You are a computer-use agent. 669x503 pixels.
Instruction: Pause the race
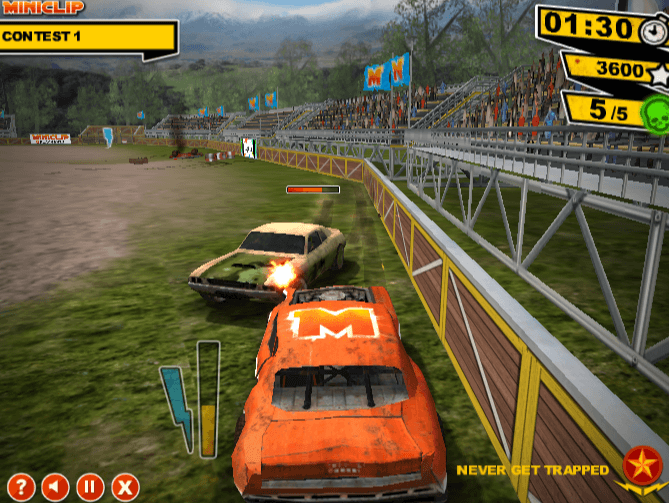click(90, 487)
